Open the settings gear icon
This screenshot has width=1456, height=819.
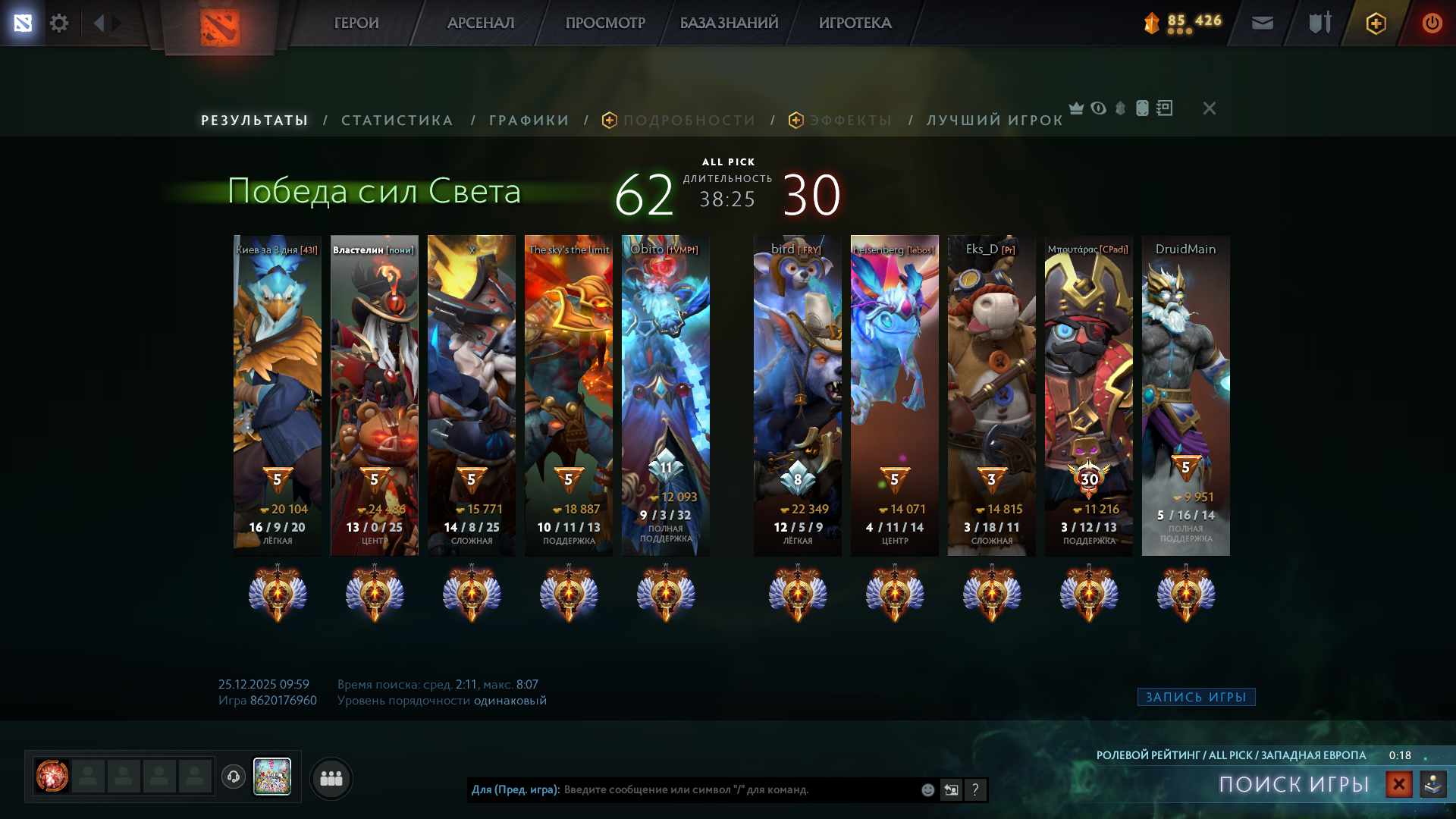59,23
